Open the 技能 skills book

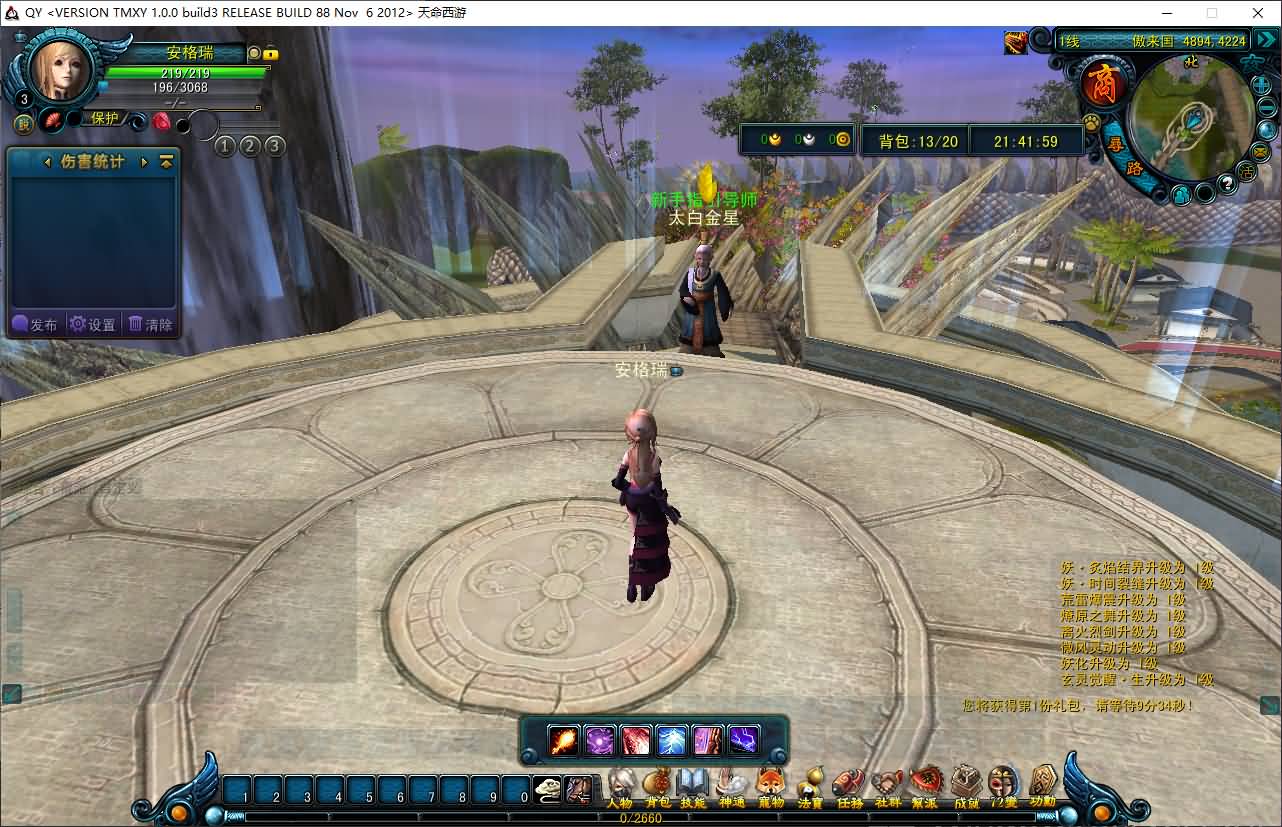pos(693,785)
